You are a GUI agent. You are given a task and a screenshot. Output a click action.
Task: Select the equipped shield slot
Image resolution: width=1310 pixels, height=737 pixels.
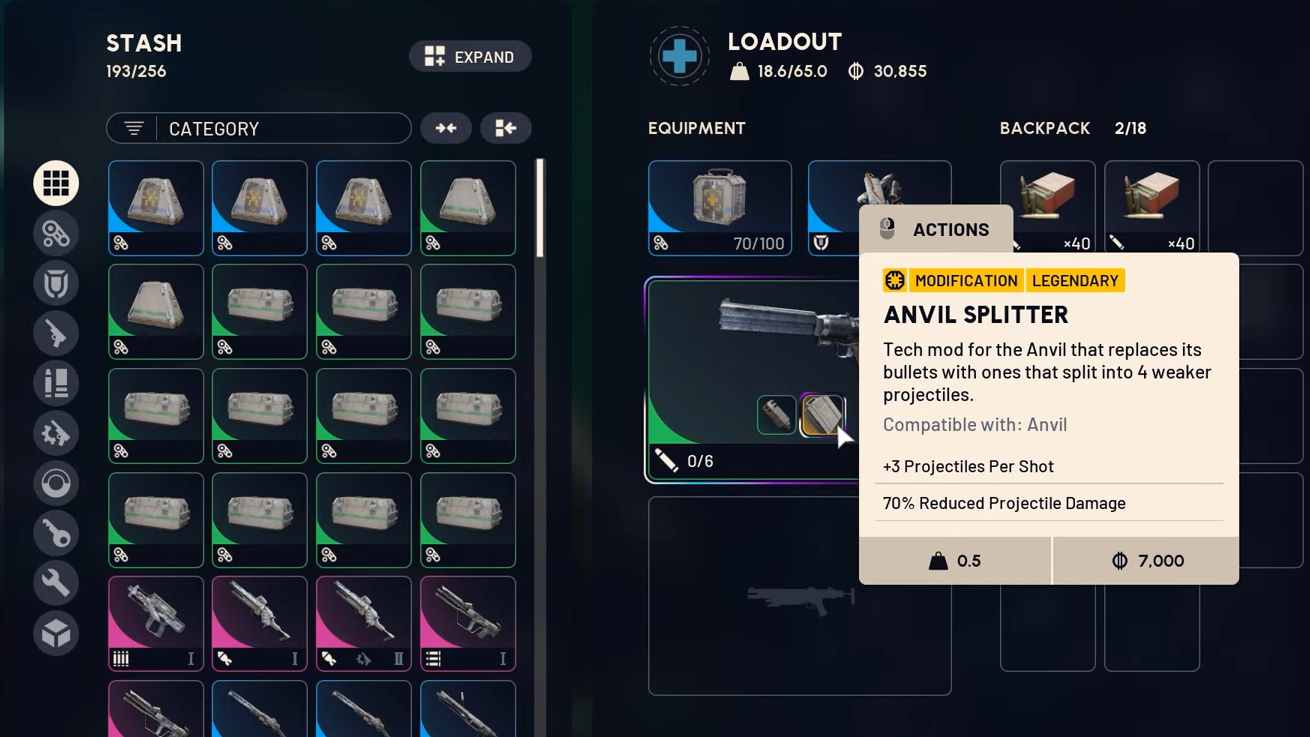point(834,208)
